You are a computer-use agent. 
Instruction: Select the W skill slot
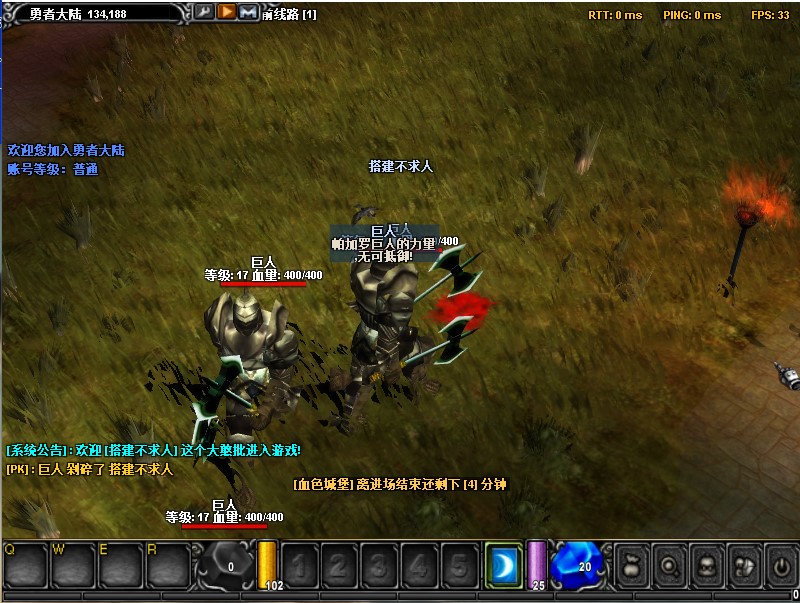(74, 567)
